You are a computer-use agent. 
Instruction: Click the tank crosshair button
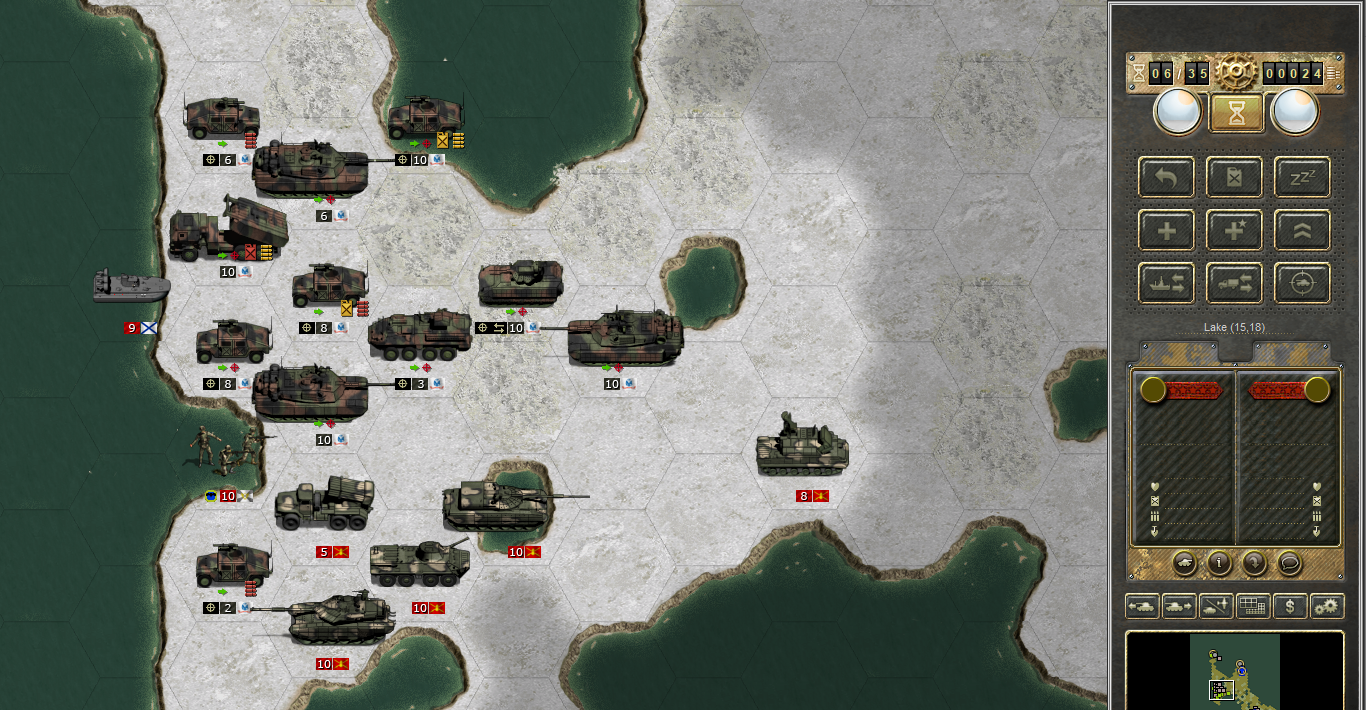1302,284
